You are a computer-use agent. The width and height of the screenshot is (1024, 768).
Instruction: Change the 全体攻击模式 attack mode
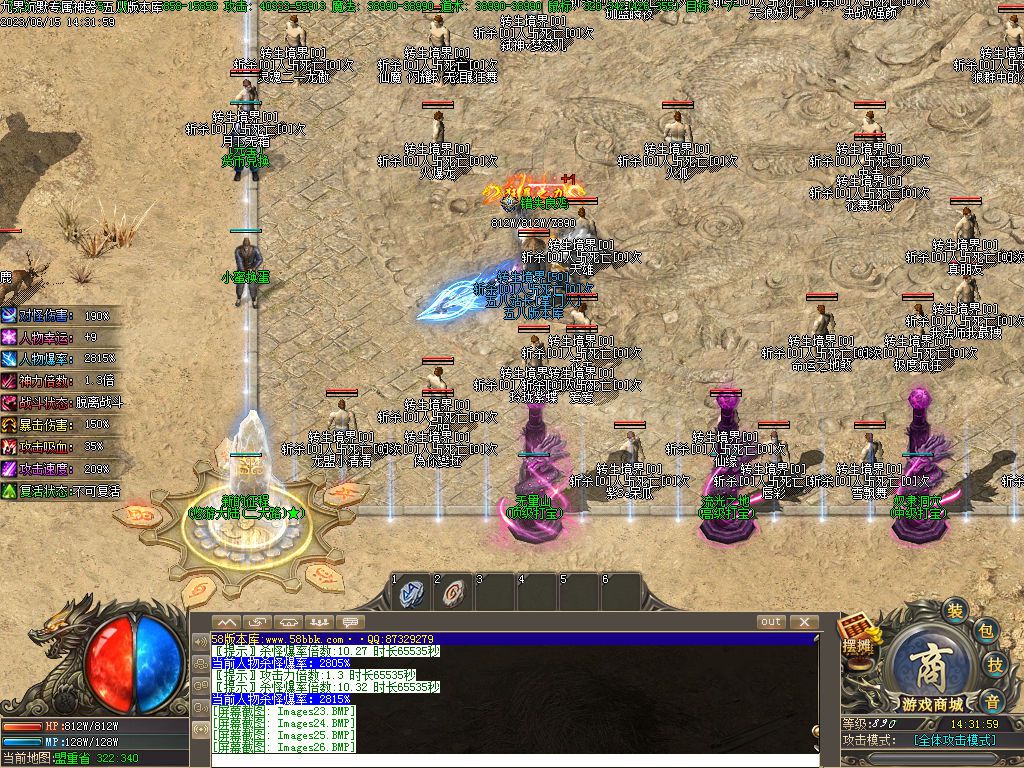pyautogui.click(x=954, y=740)
